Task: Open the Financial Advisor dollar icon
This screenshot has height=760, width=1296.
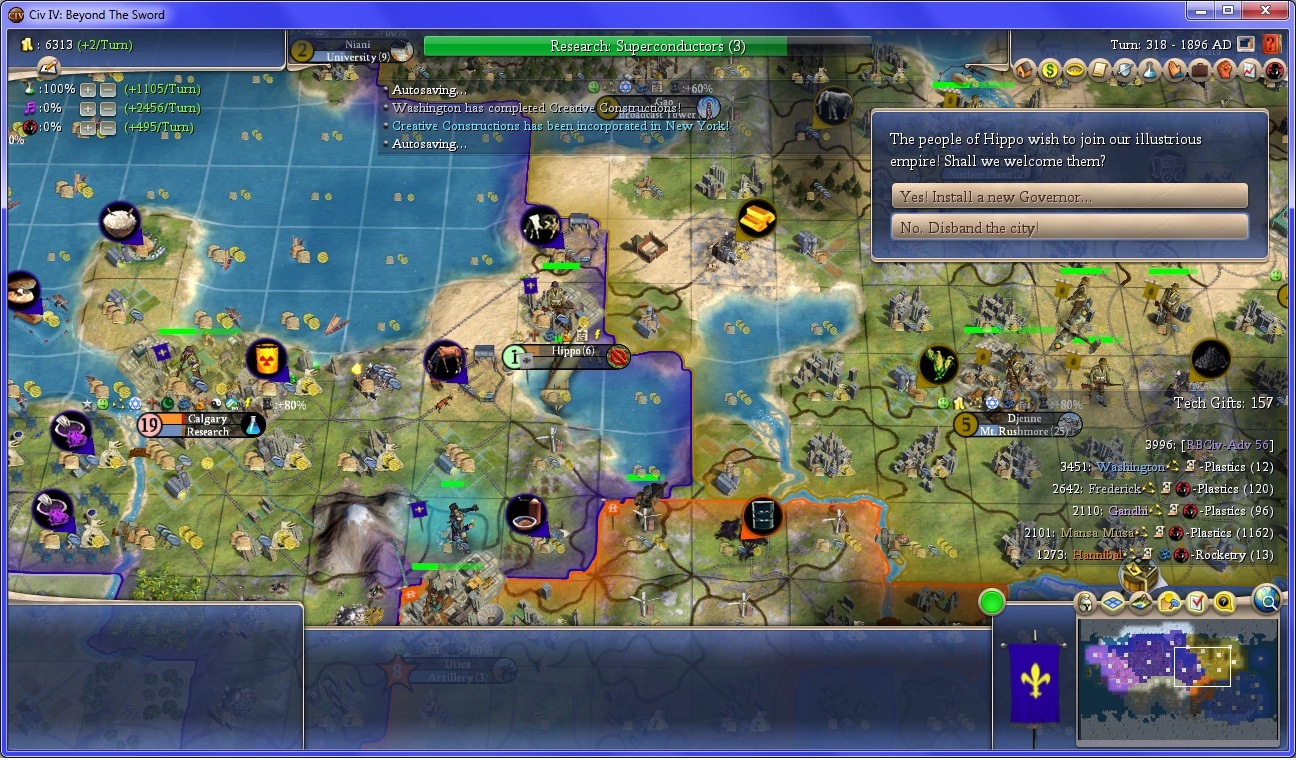Action: click(1049, 70)
